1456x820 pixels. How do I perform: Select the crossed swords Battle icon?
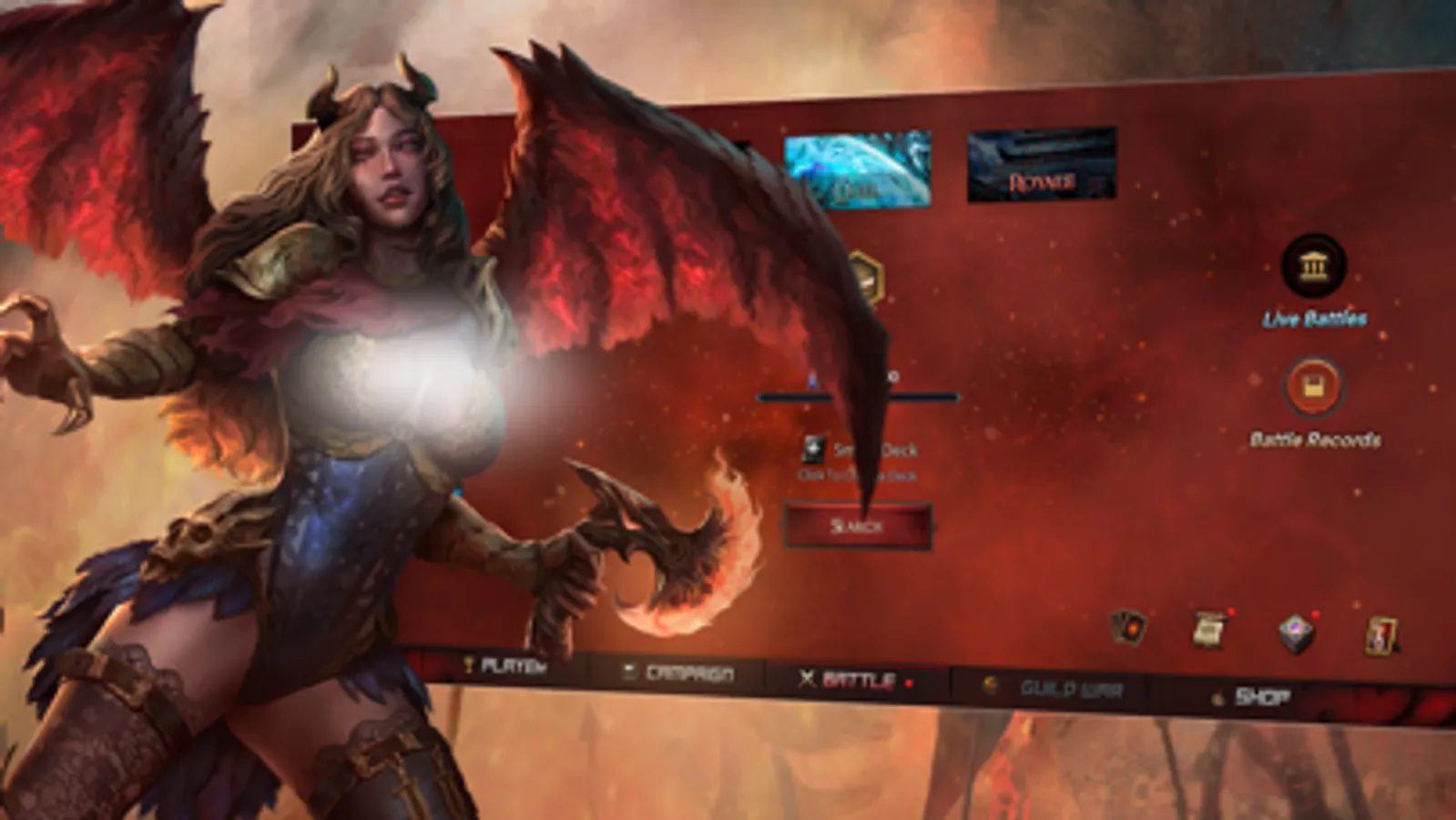click(807, 677)
